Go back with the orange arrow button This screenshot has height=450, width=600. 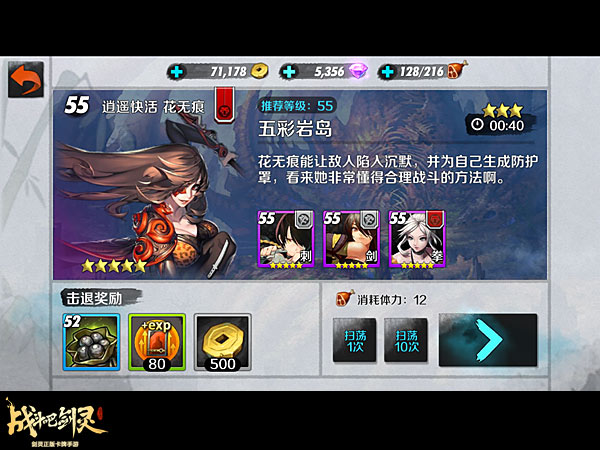click(x=26, y=79)
